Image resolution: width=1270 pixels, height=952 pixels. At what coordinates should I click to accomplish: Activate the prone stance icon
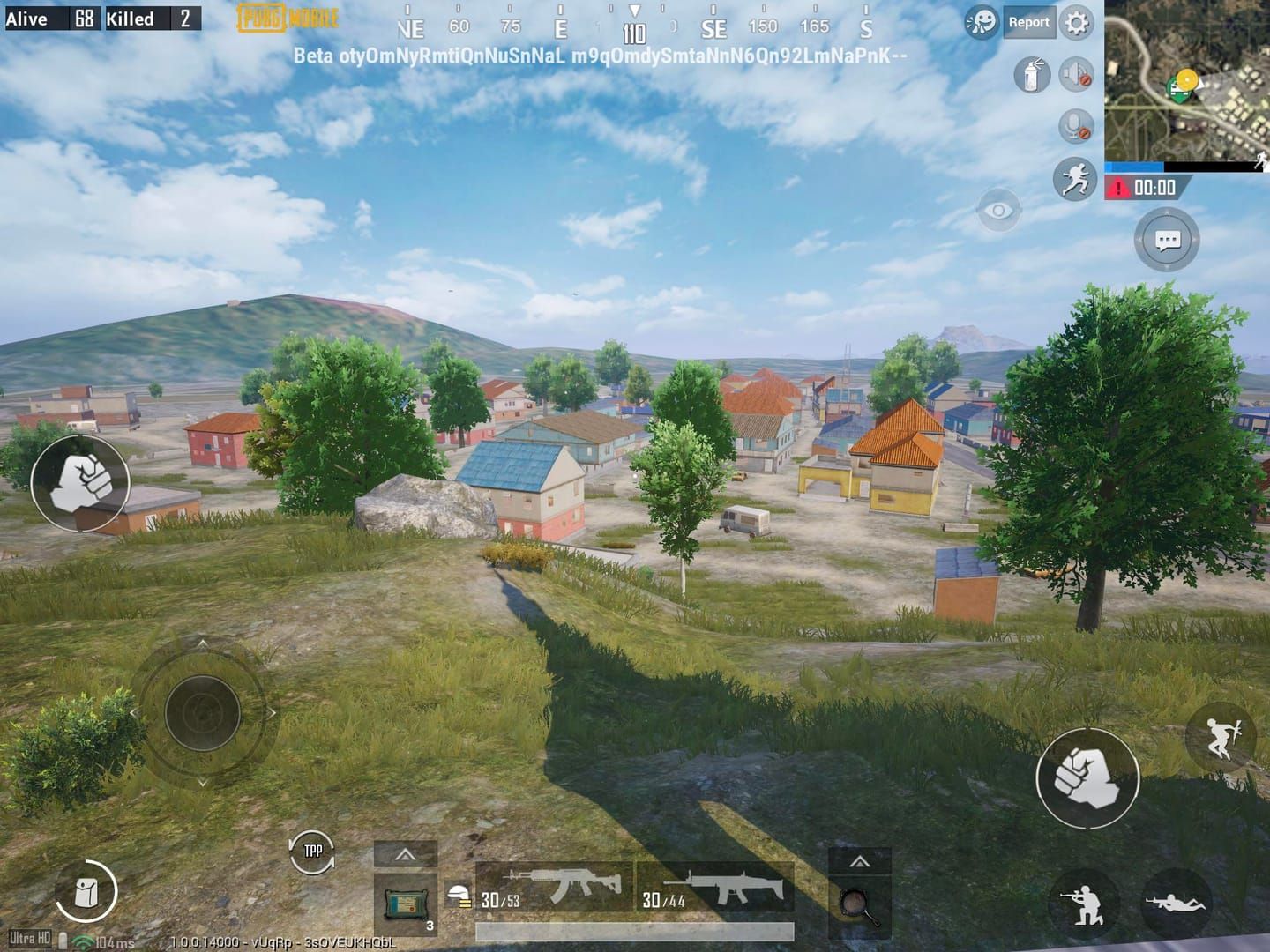click(1177, 901)
